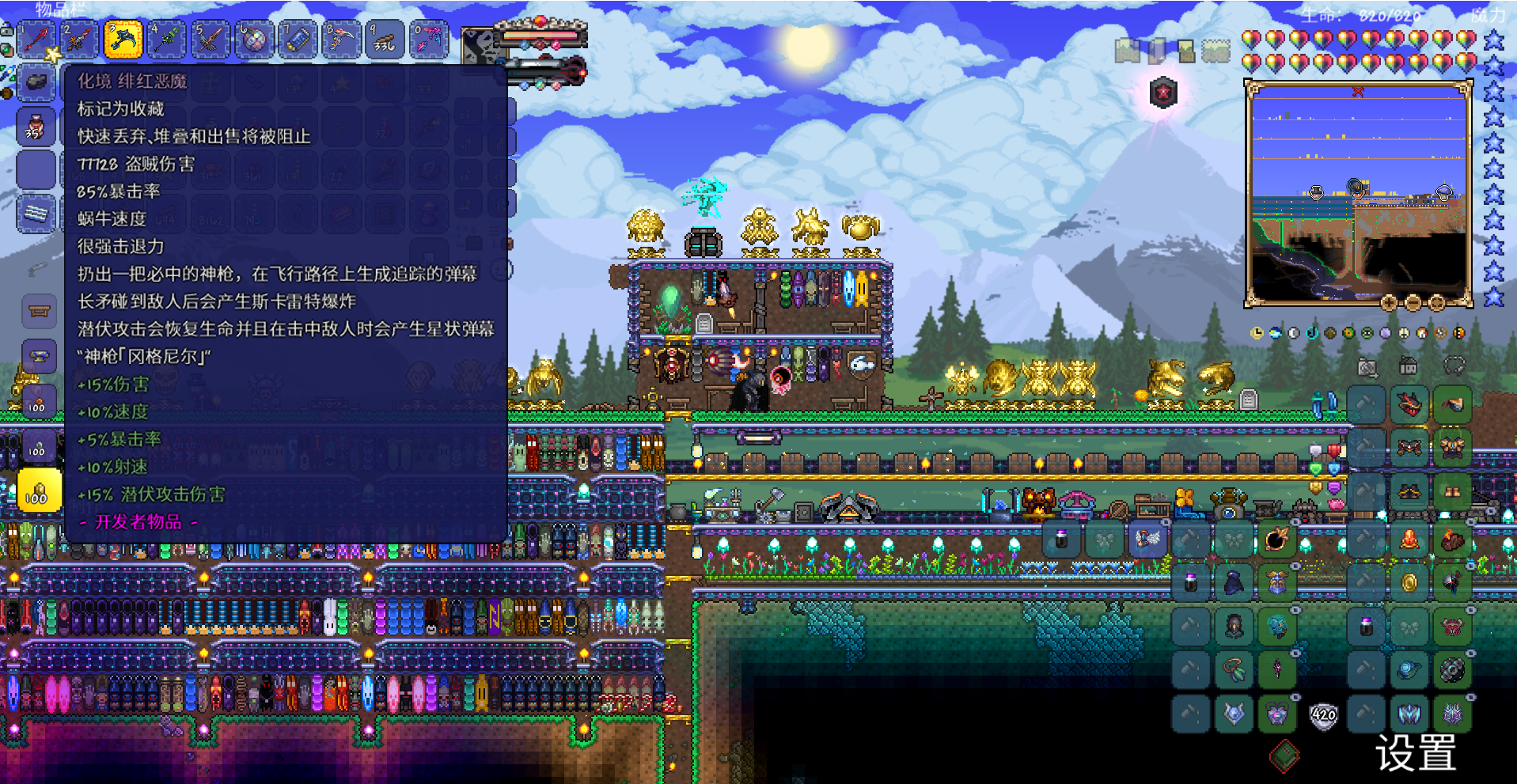This screenshot has height=784, width=1517.
Task: Toggle the hotbar lock icon
Action: pos(6,30)
